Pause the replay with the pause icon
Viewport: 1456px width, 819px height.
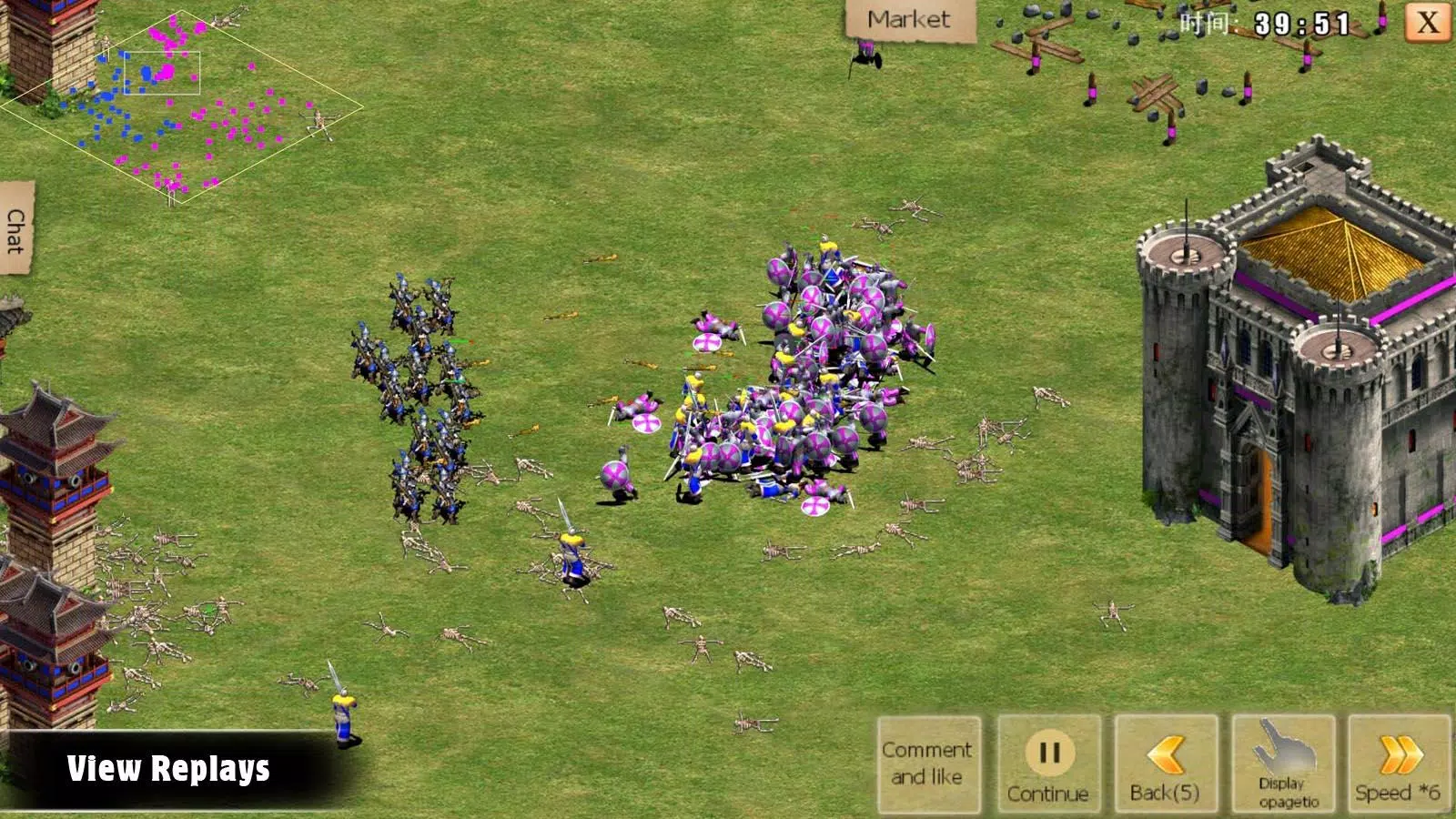1051,751
